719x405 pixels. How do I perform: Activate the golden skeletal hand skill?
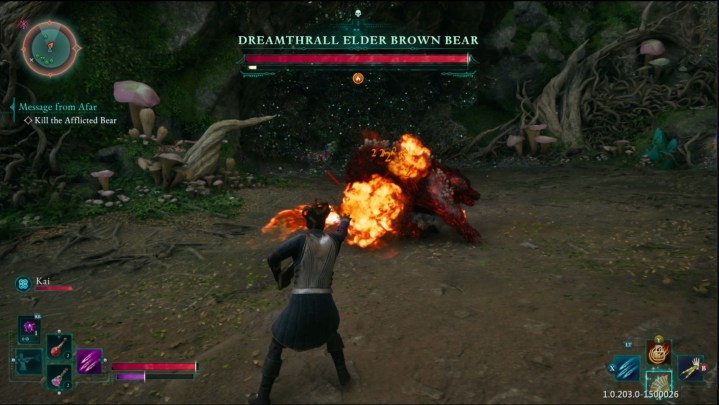coord(690,368)
